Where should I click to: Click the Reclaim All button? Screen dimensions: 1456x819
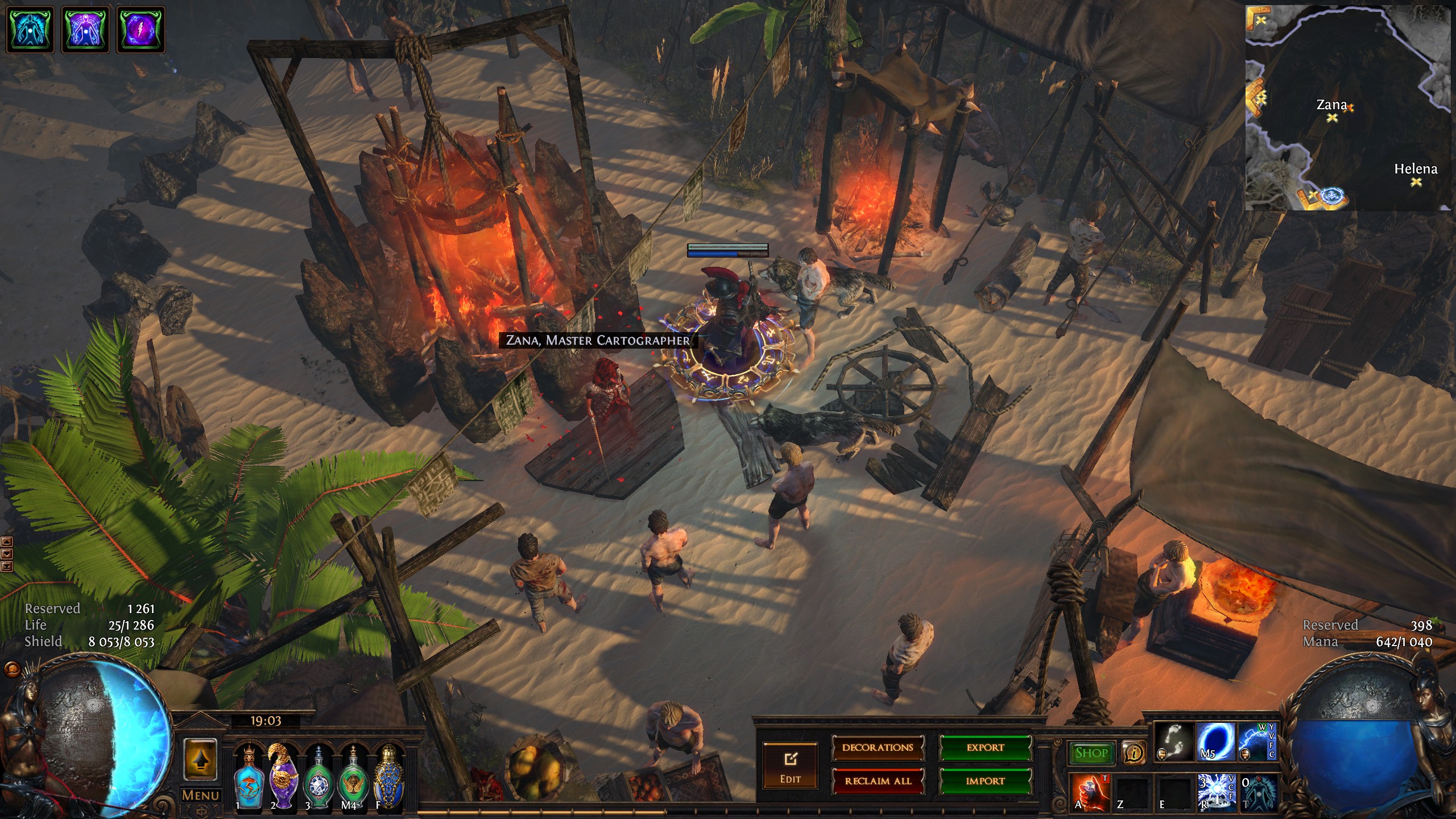(878, 781)
